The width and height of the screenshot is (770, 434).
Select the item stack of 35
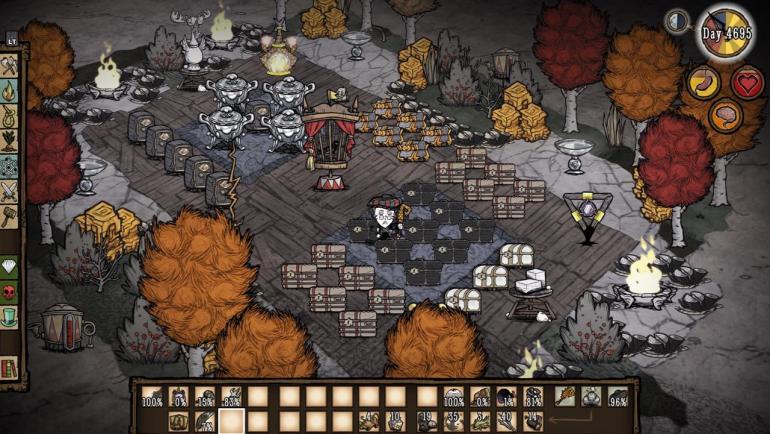coord(453,420)
